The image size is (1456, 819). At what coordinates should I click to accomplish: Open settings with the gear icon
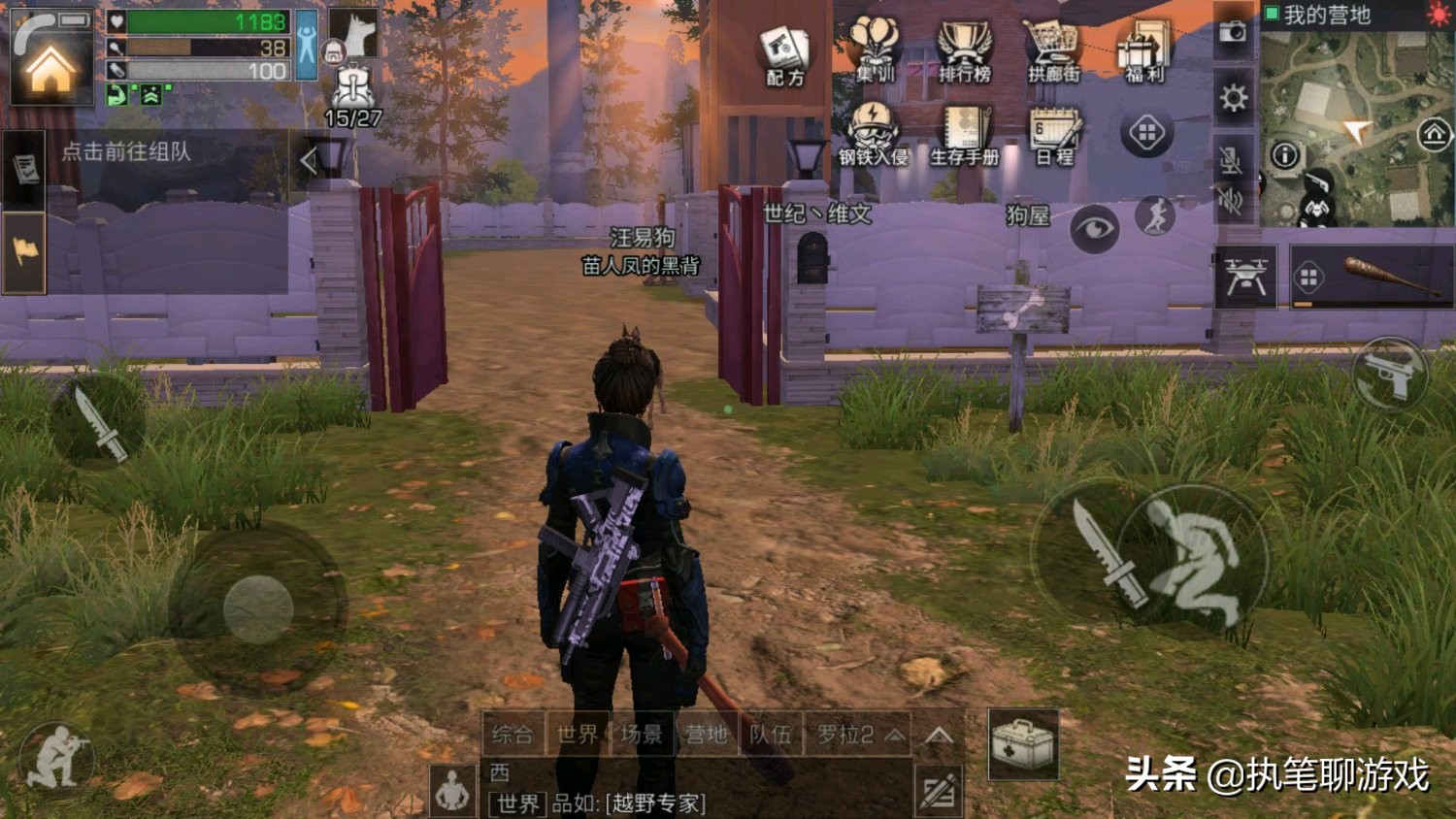(1233, 98)
